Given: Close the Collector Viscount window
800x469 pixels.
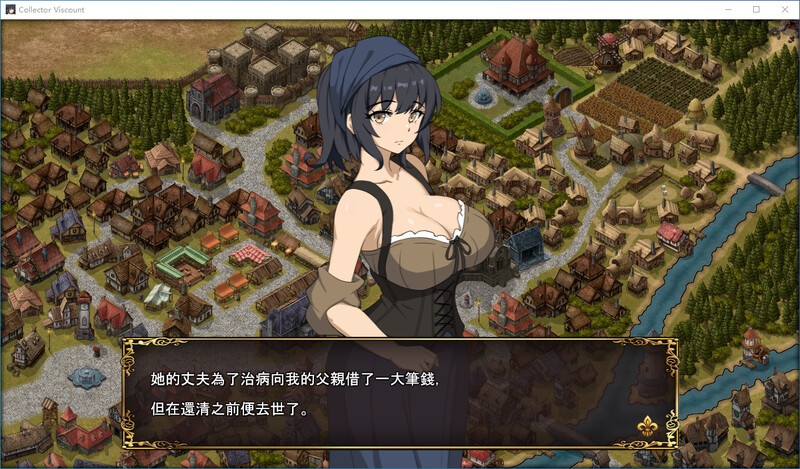Looking at the screenshot, I should [x=783, y=9].
